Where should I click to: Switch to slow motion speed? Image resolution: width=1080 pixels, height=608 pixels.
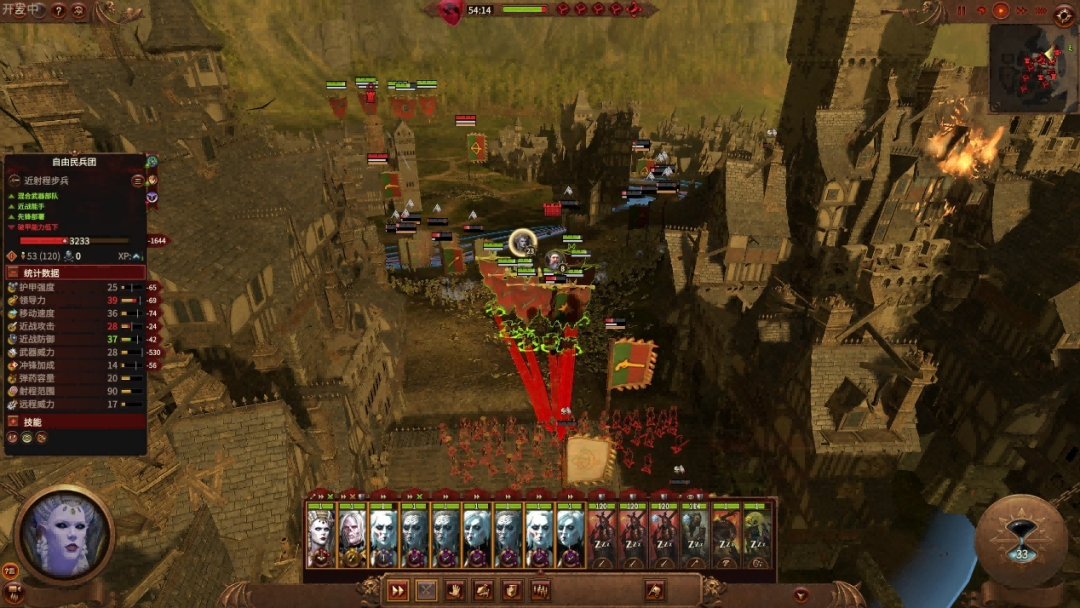pos(981,10)
